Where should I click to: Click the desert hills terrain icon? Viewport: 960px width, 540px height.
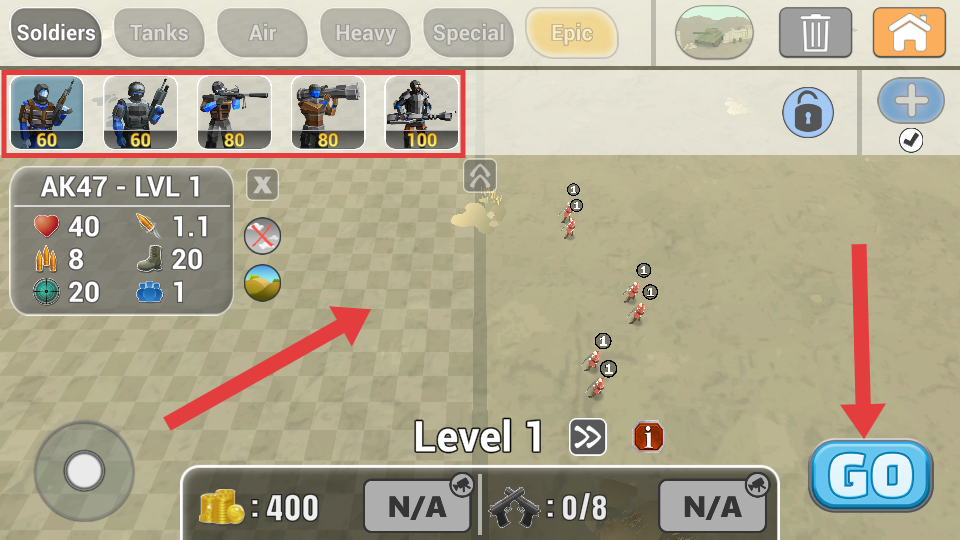click(x=263, y=283)
